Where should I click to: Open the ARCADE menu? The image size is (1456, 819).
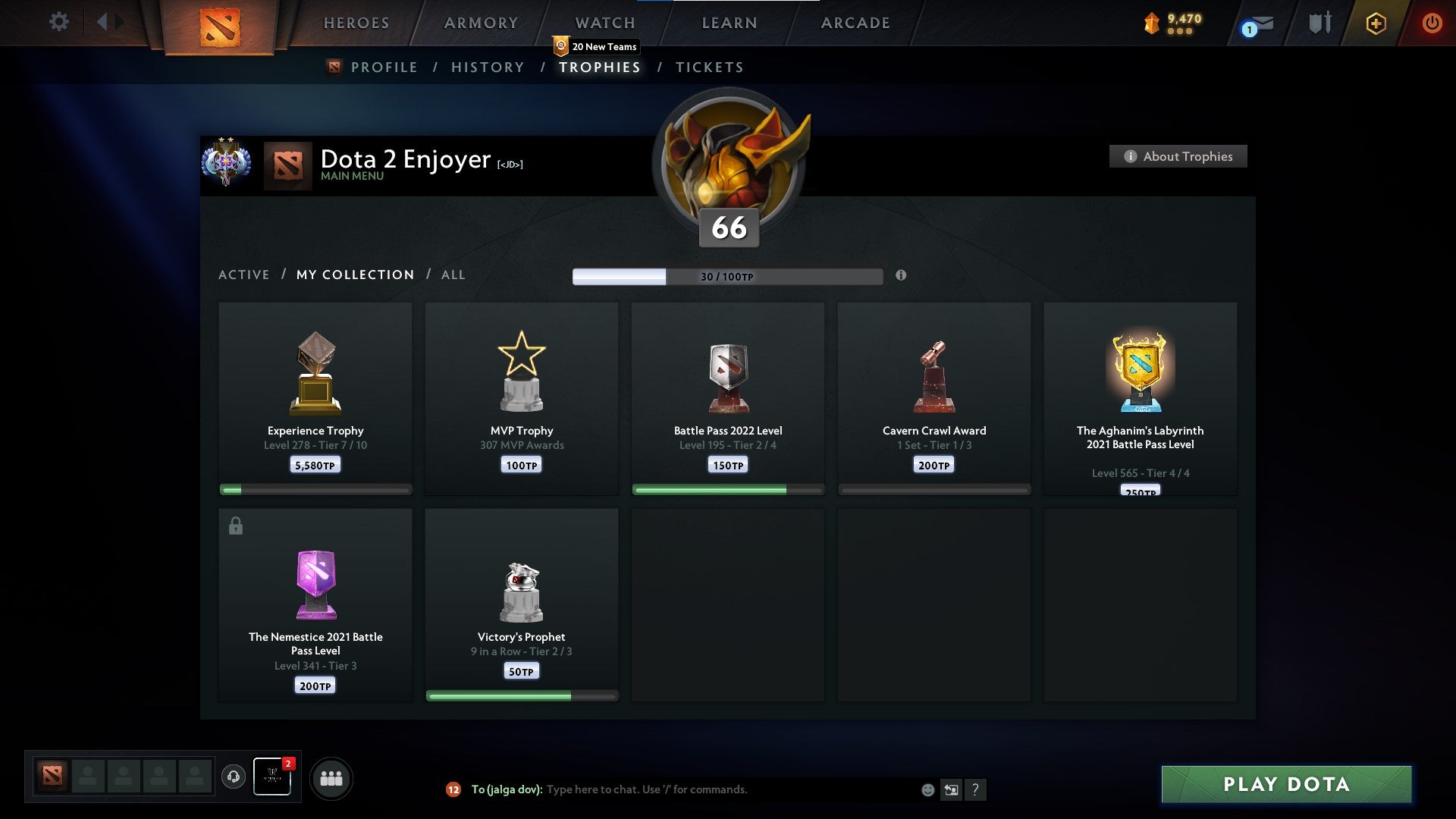coord(855,23)
